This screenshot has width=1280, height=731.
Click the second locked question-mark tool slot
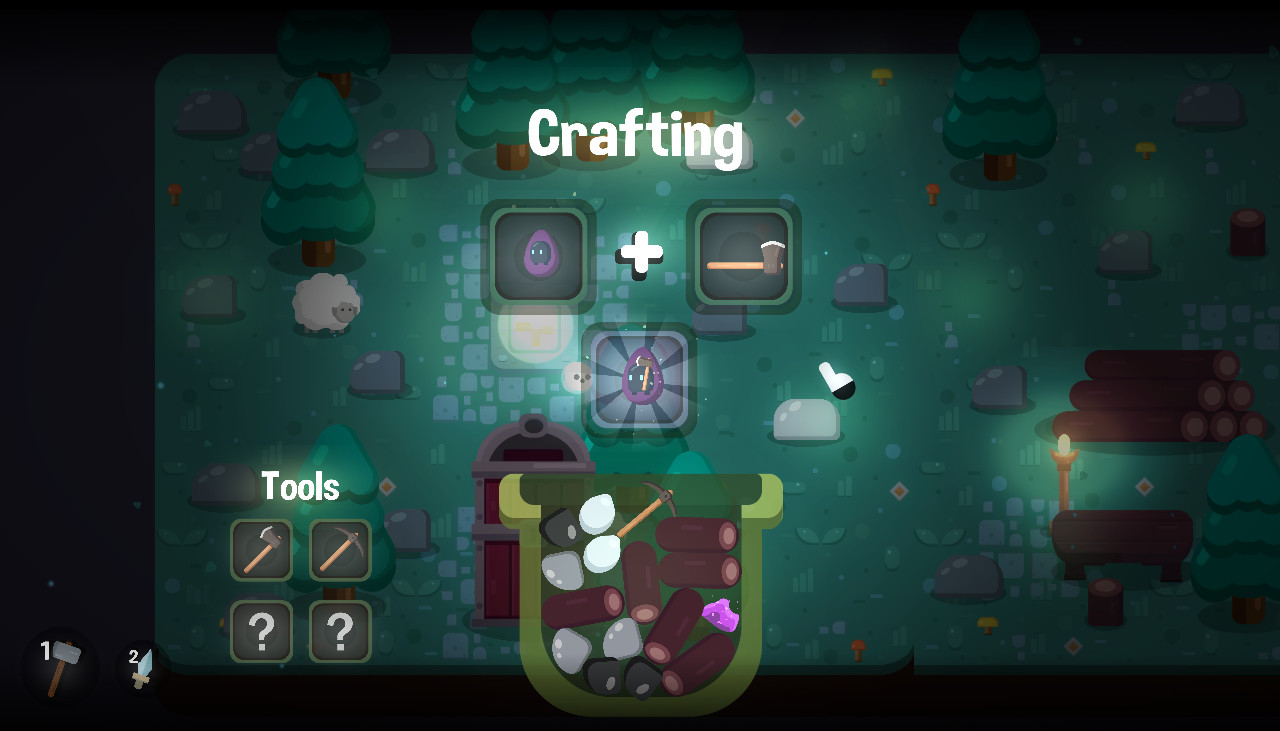(340, 631)
